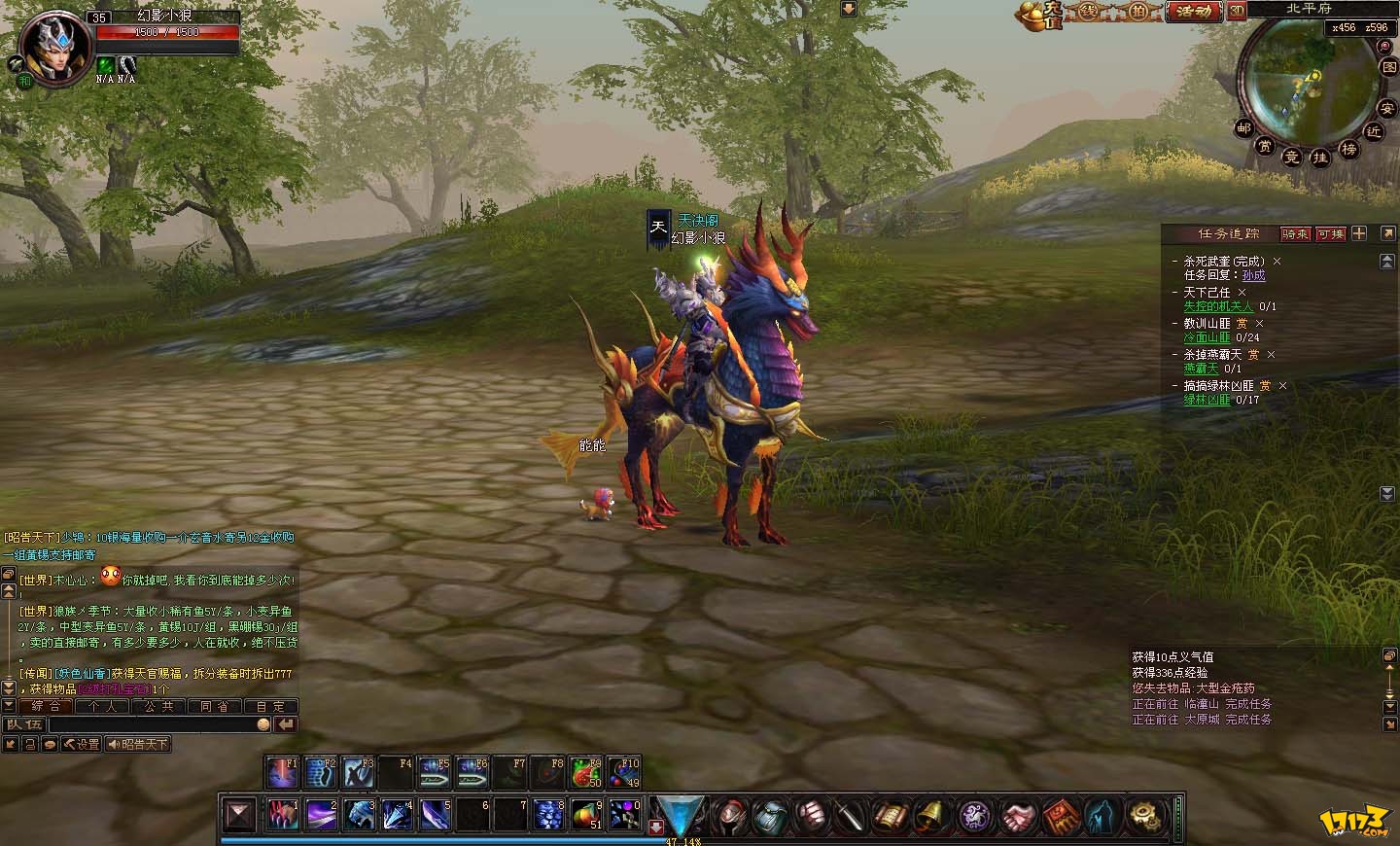This screenshot has width=1400, height=846.
Task: Open the emoji picker in chat box
Action: click(x=263, y=724)
